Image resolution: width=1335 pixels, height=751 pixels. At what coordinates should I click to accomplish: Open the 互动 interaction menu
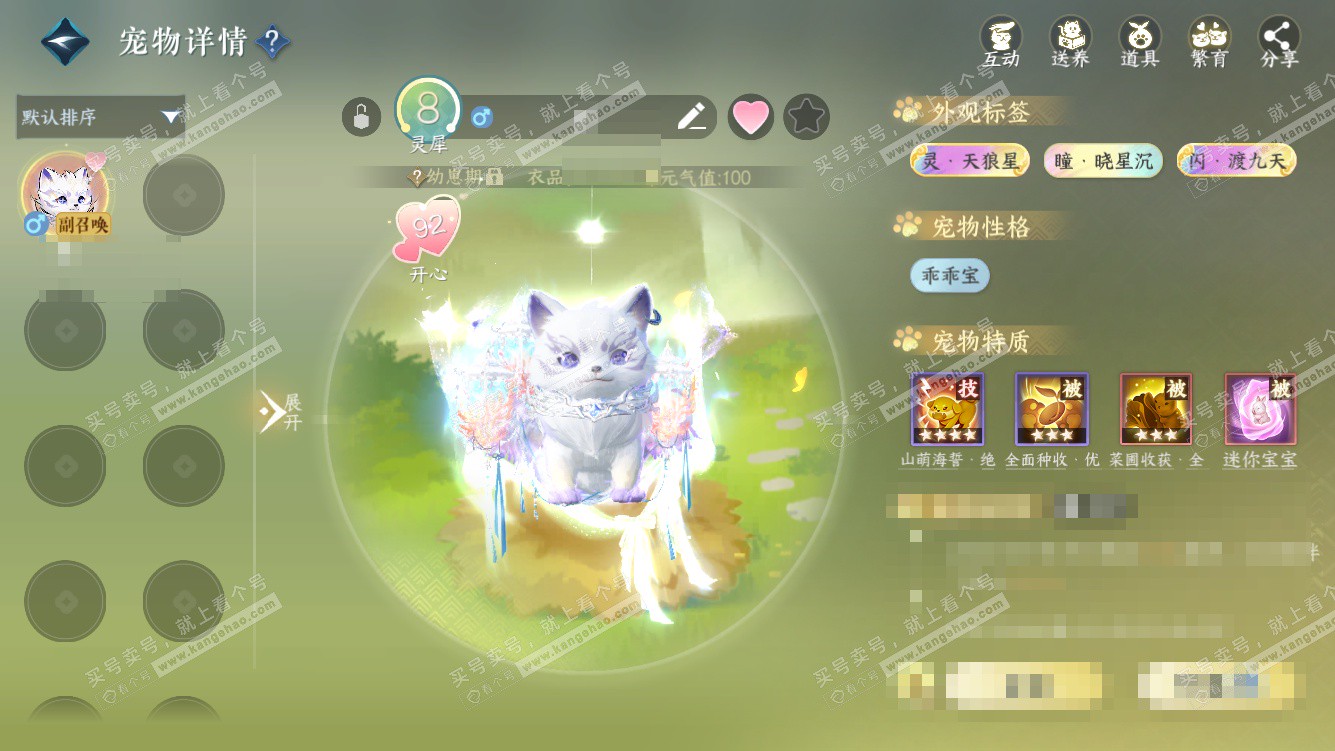(x=1000, y=42)
